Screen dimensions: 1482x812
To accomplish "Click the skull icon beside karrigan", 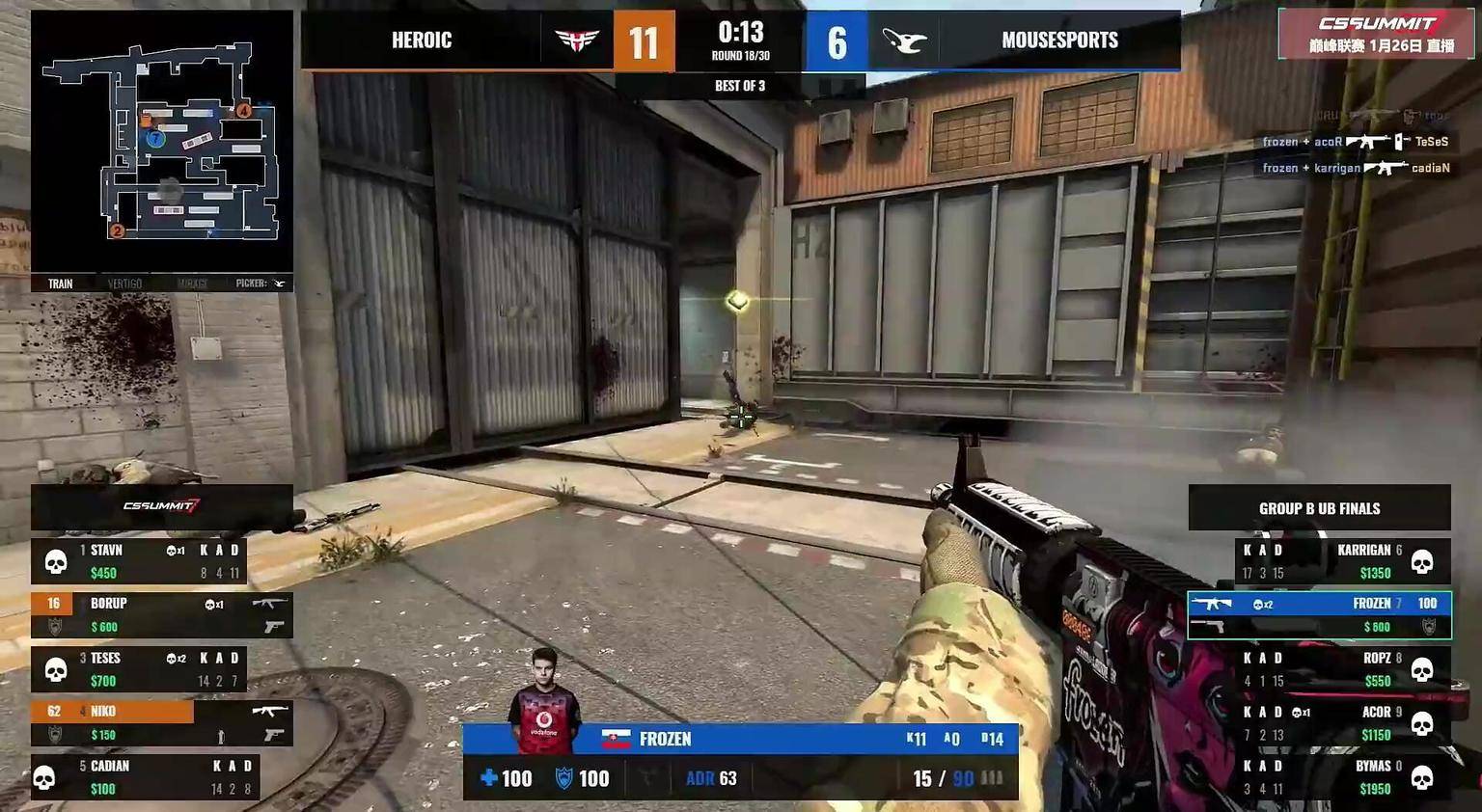I will [1424, 562].
